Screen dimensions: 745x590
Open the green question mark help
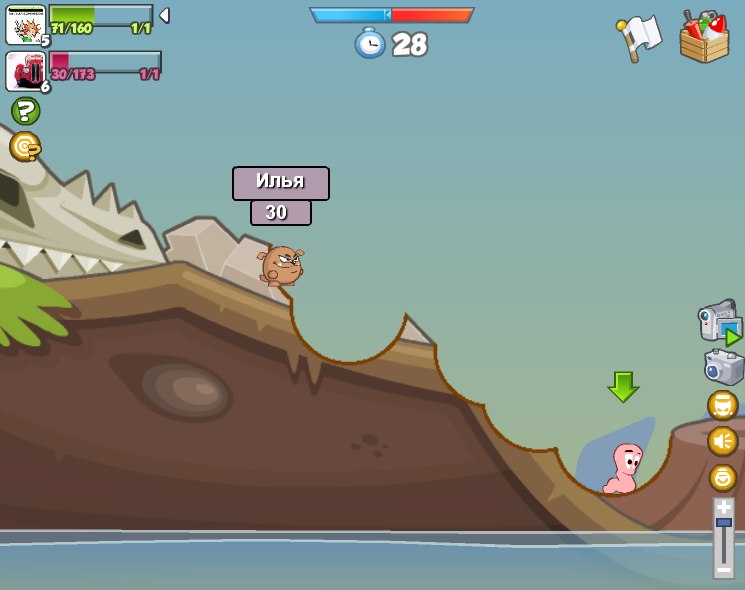25,111
